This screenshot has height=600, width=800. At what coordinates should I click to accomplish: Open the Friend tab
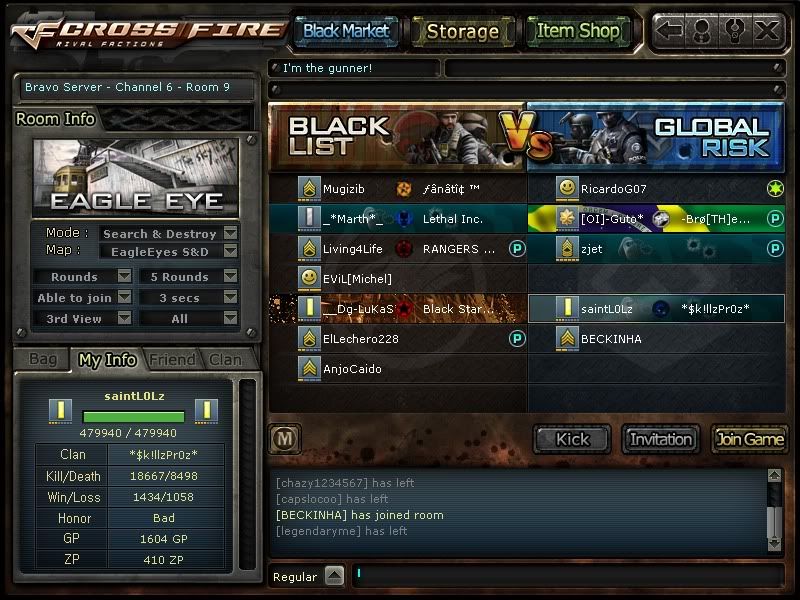click(x=171, y=359)
